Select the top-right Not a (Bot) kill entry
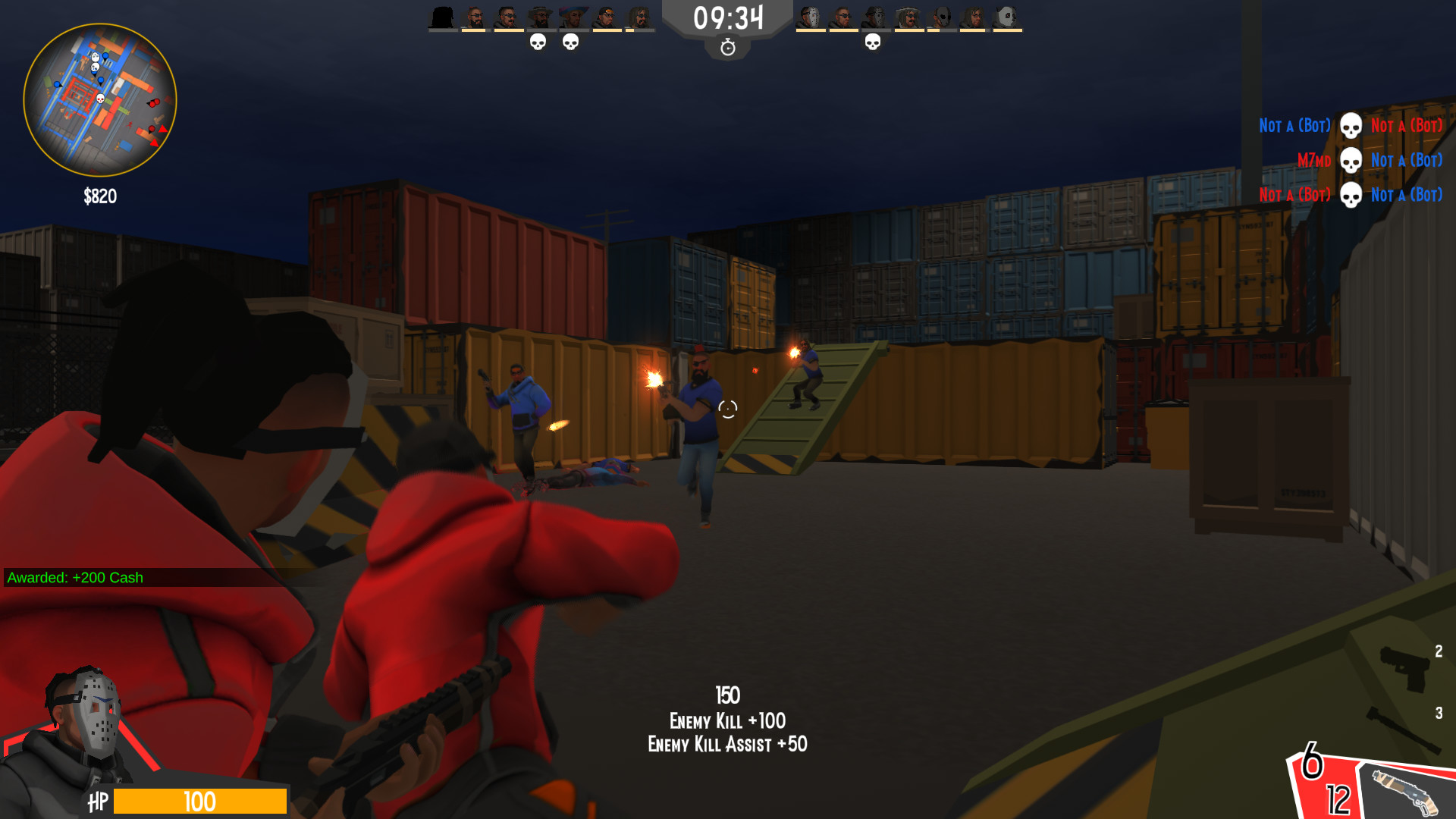Viewport: 1456px width, 819px height. tap(1407, 125)
